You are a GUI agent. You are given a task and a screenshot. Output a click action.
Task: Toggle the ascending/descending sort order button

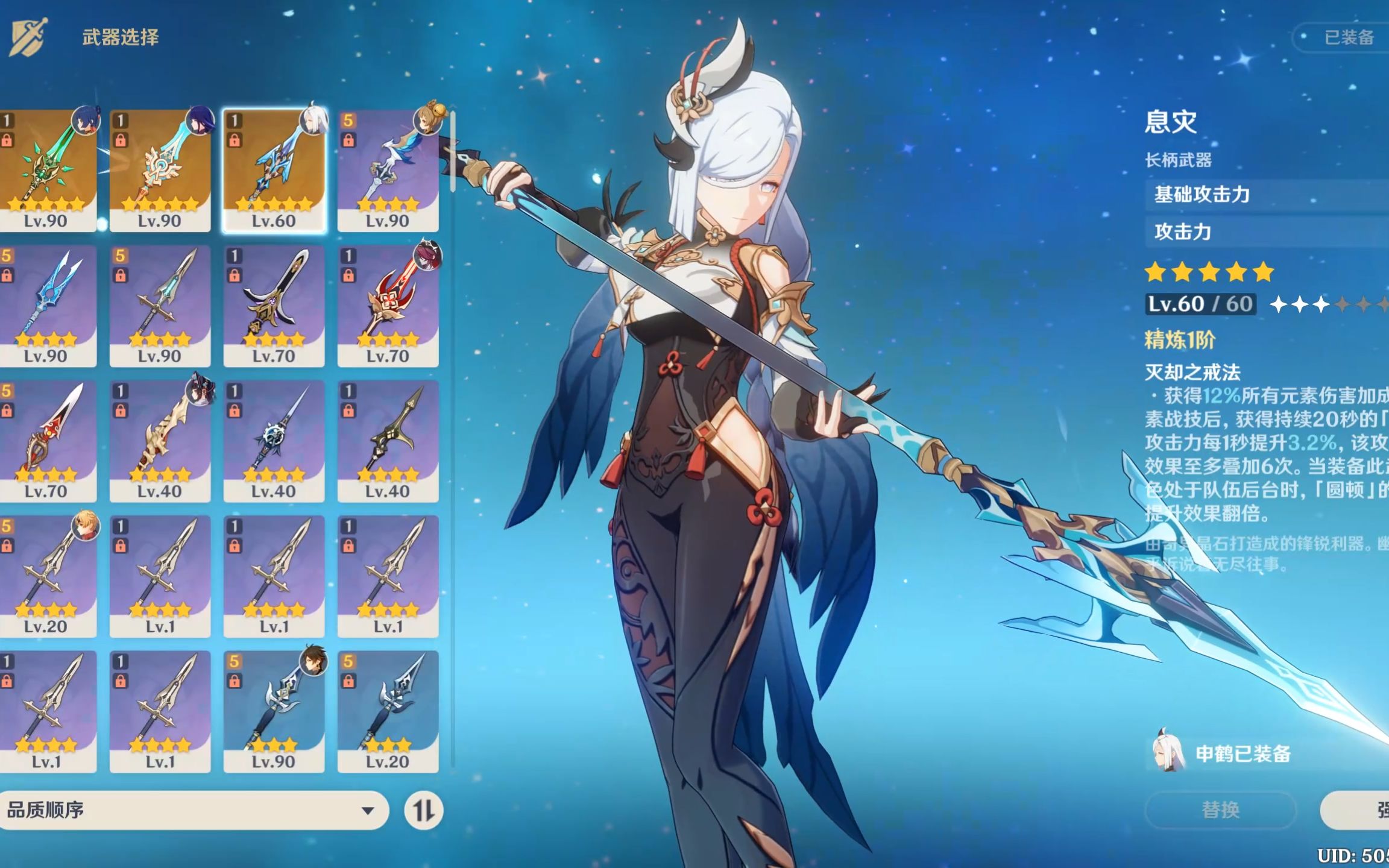tap(423, 810)
